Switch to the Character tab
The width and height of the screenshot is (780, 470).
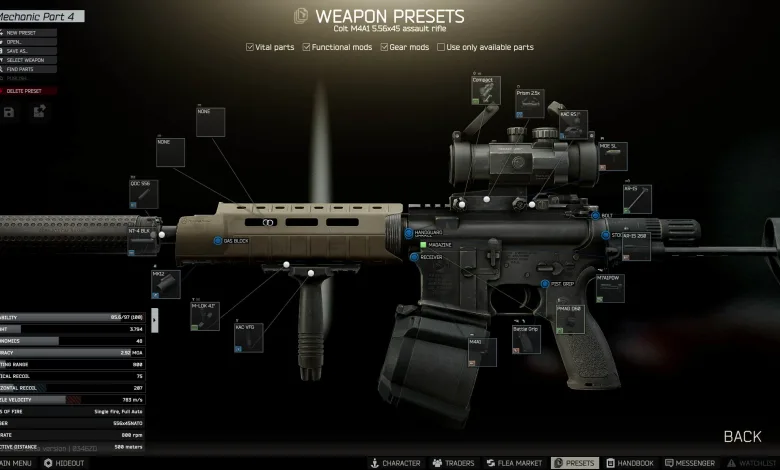(x=396, y=464)
